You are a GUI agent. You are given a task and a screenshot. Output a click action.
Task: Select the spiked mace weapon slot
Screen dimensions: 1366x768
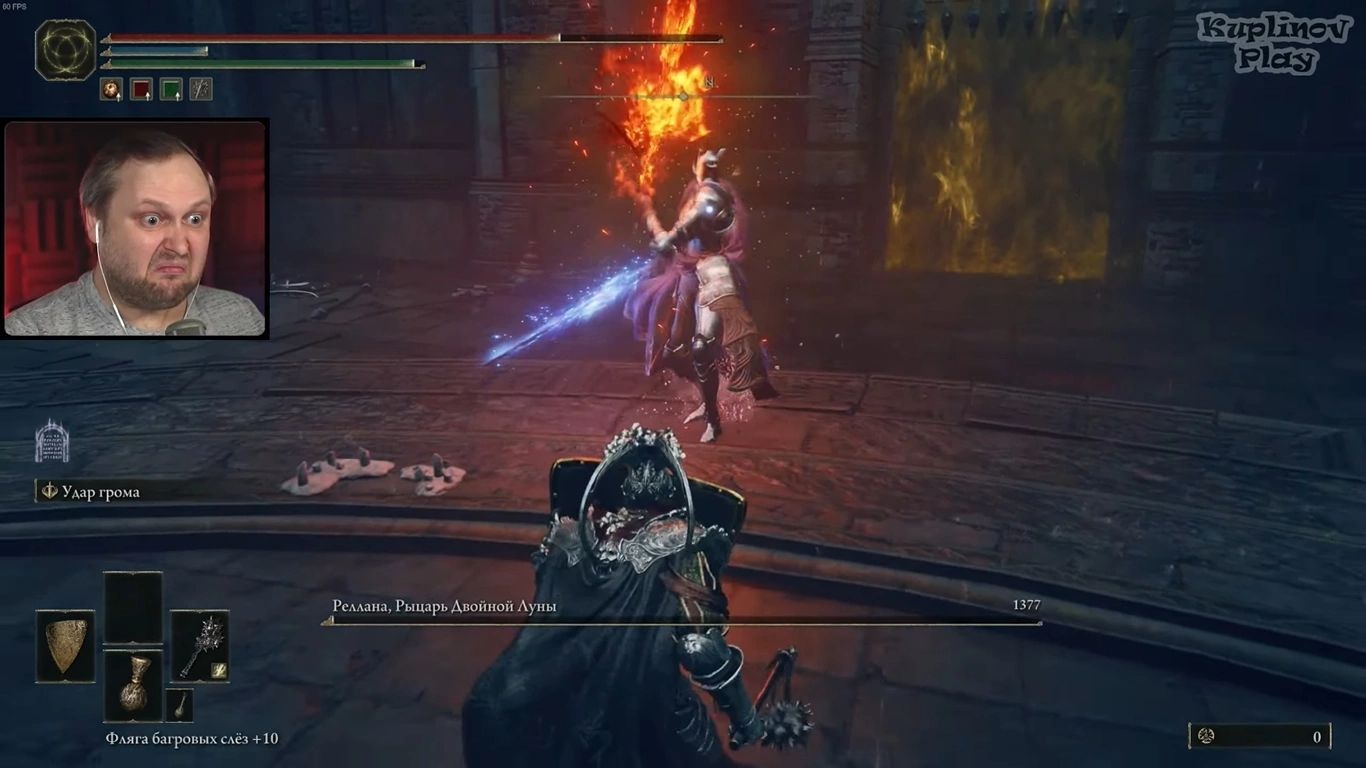(199, 646)
